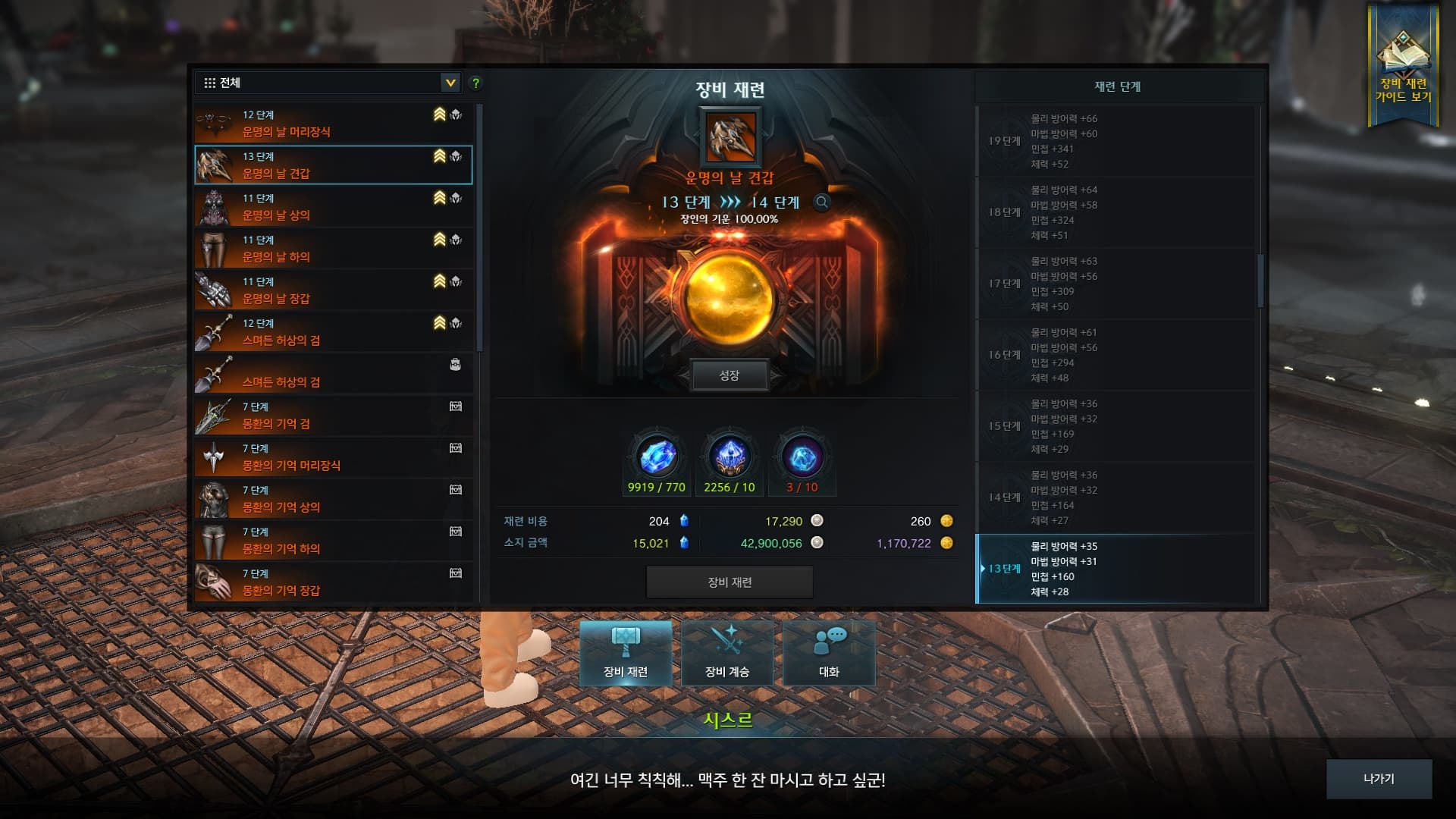Image resolution: width=1456 pixels, height=819 pixels.
Task: Click the question mark help icon
Action: (475, 83)
